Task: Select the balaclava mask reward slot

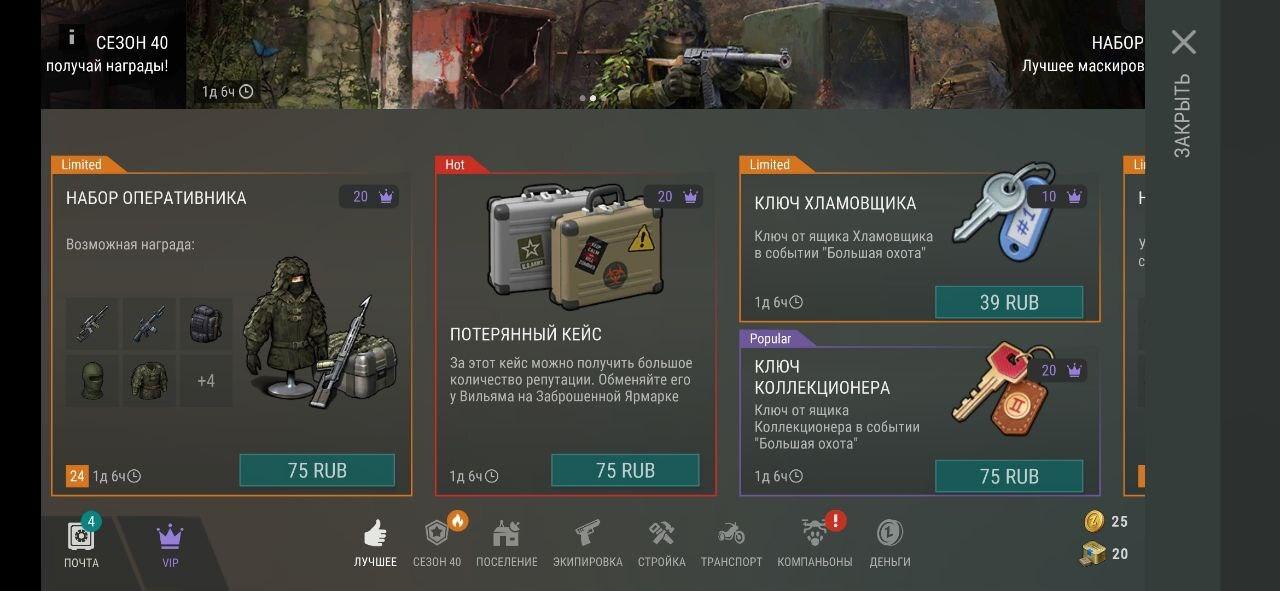Action: point(92,381)
